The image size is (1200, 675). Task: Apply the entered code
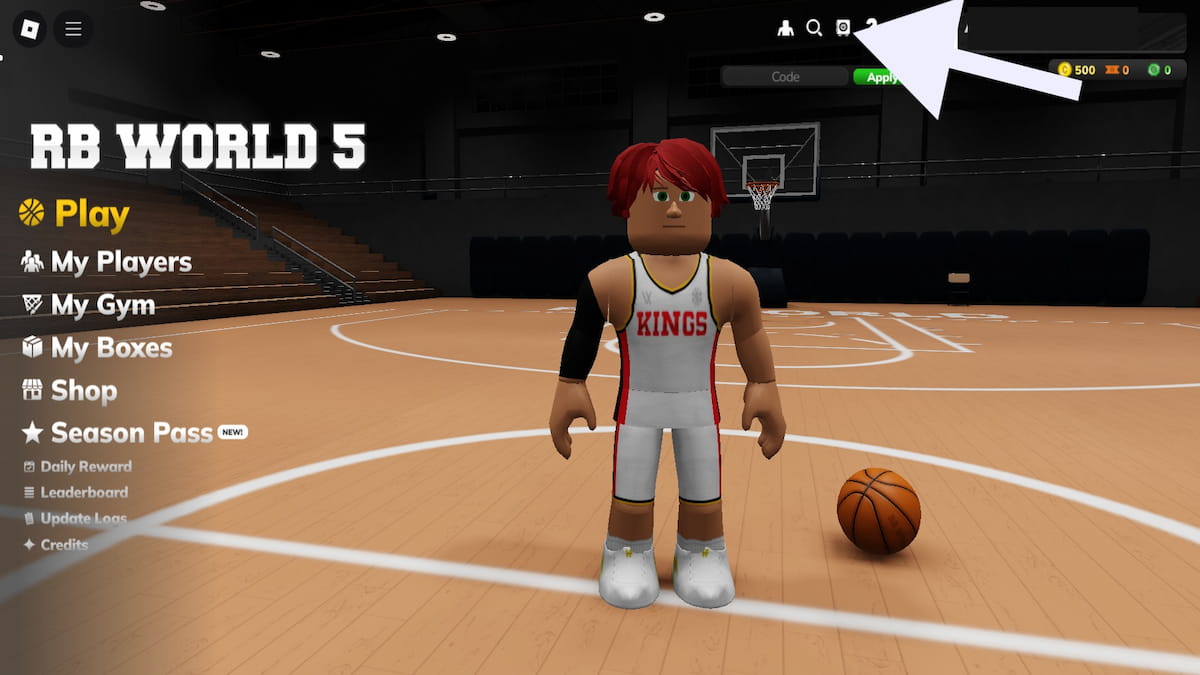coord(876,77)
